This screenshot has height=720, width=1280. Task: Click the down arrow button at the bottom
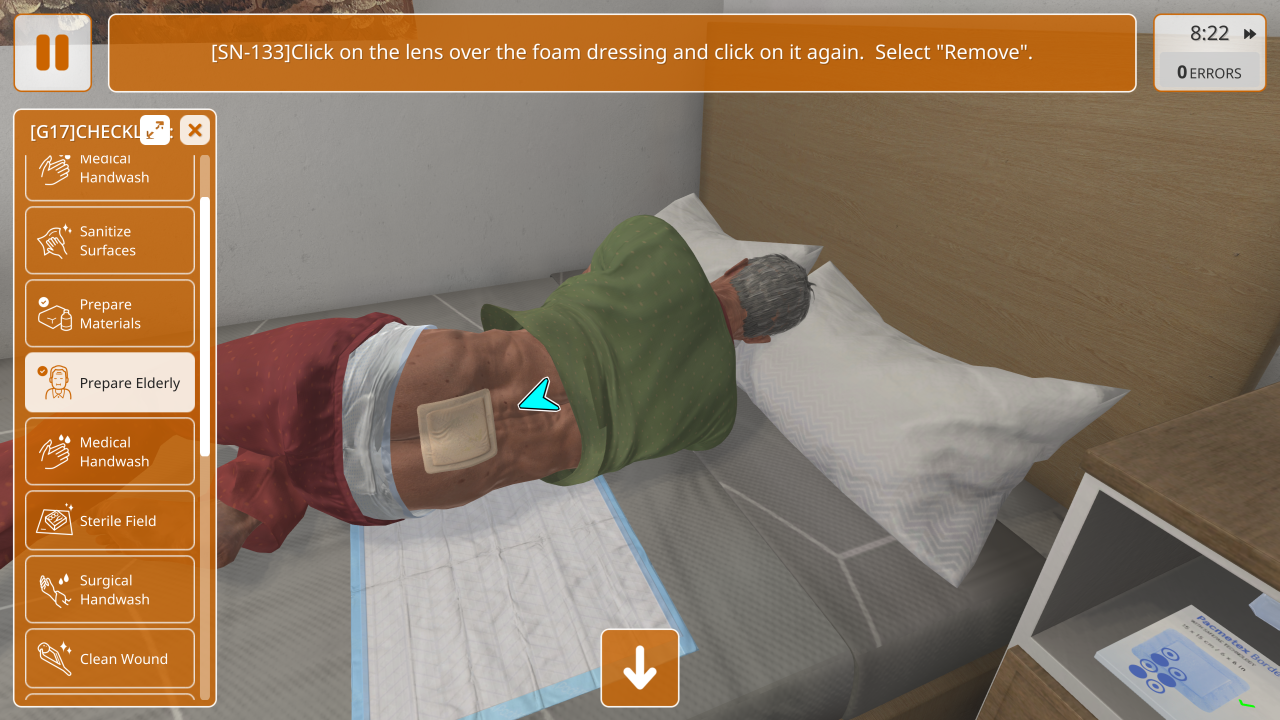point(640,668)
